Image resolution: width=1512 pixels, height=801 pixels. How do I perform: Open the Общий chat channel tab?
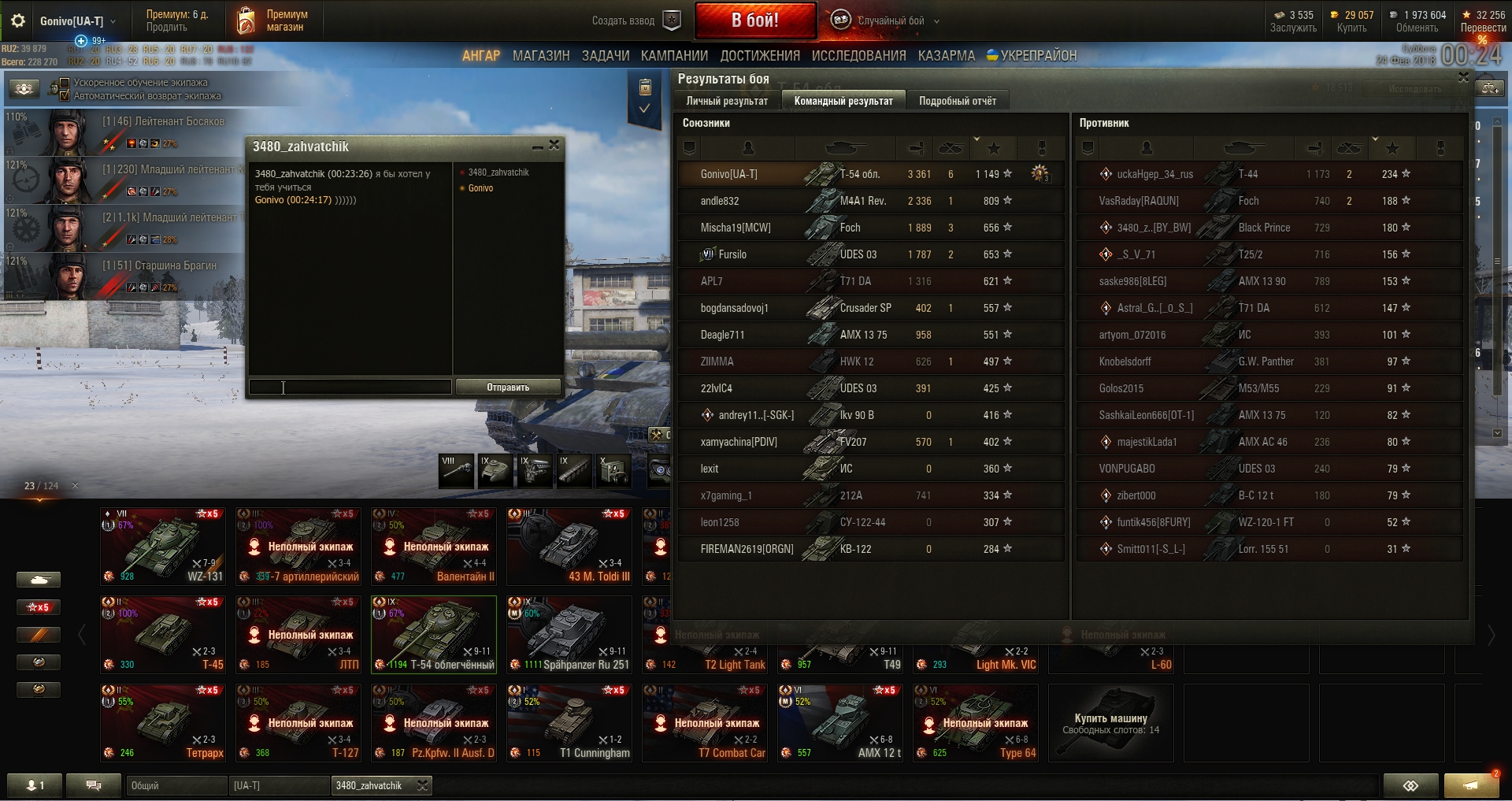point(175,785)
